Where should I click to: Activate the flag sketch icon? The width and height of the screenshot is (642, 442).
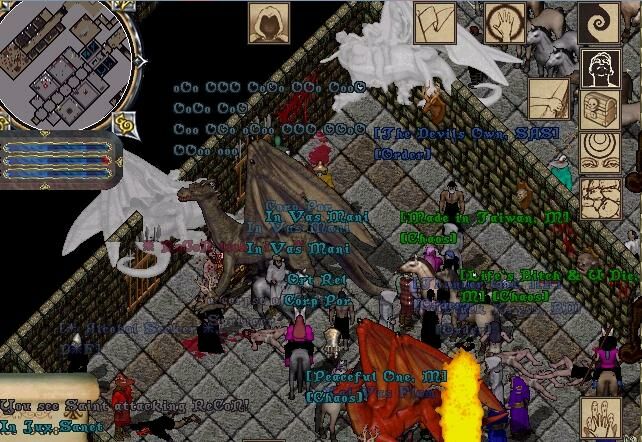click(433, 22)
